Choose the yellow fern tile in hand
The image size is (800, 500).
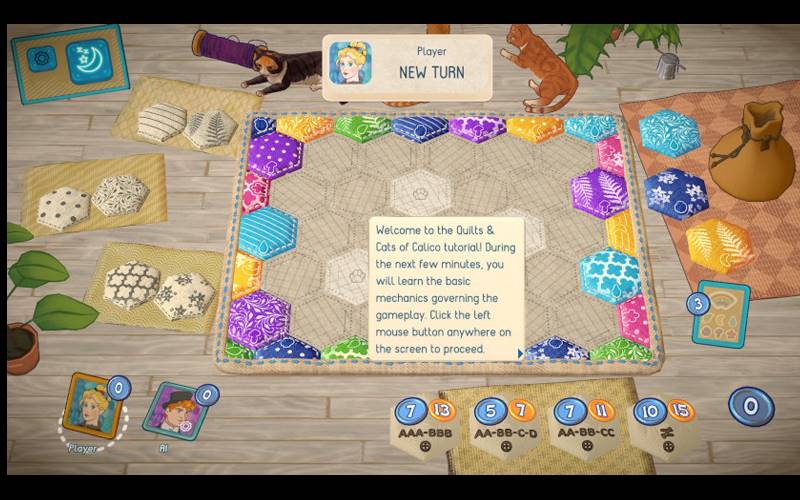coord(718,245)
